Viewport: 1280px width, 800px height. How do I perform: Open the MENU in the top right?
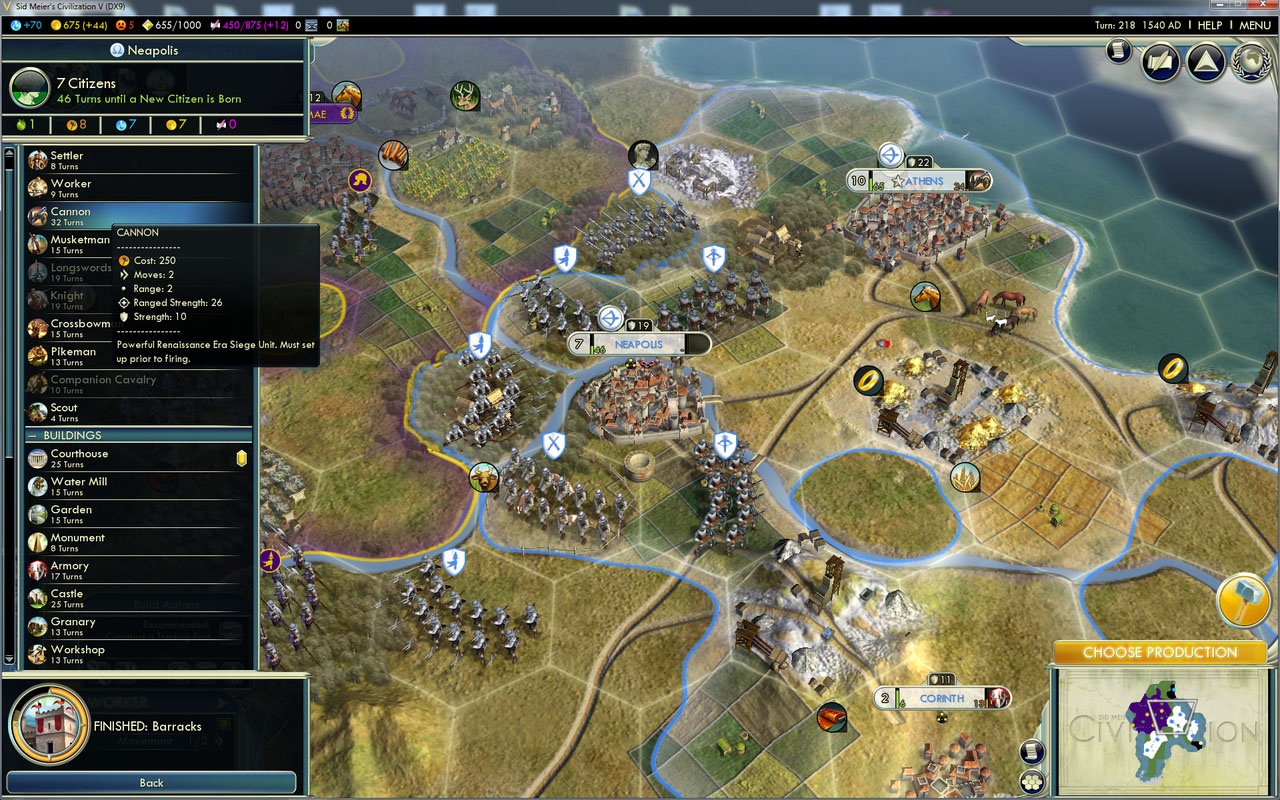click(1254, 25)
